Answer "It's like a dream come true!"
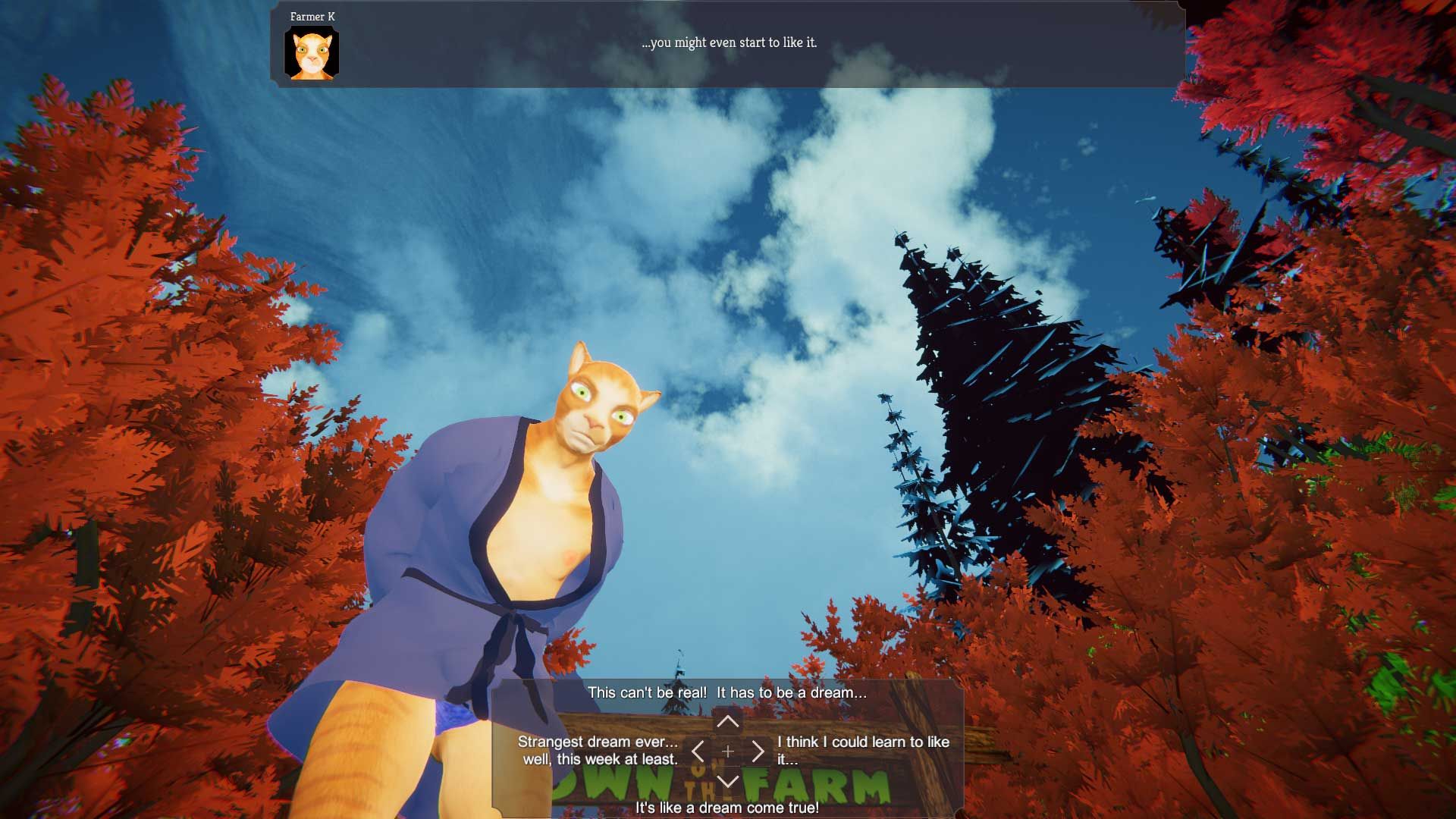Viewport: 1456px width, 819px height. coord(726,808)
